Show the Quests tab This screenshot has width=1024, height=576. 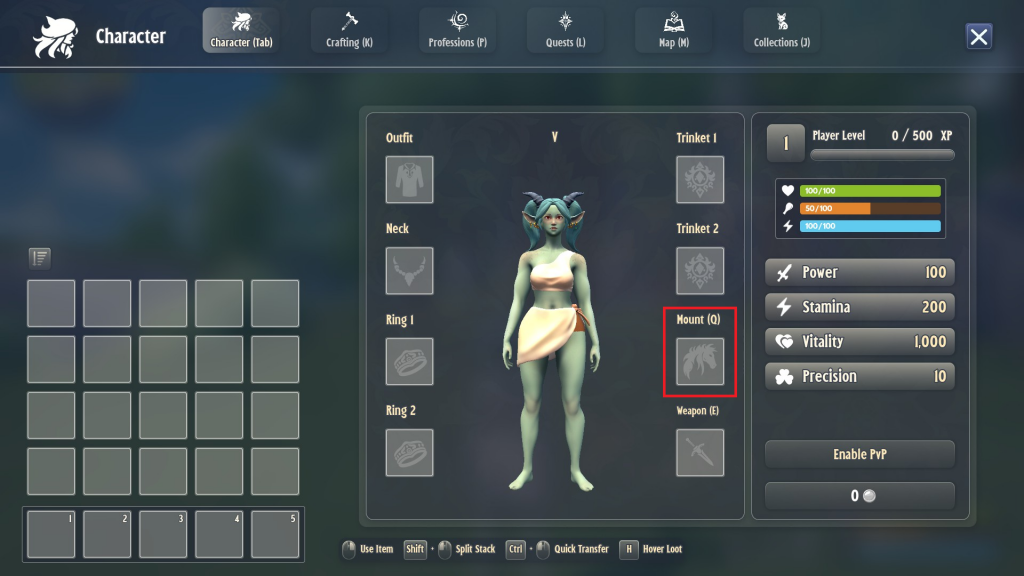[x=565, y=30]
